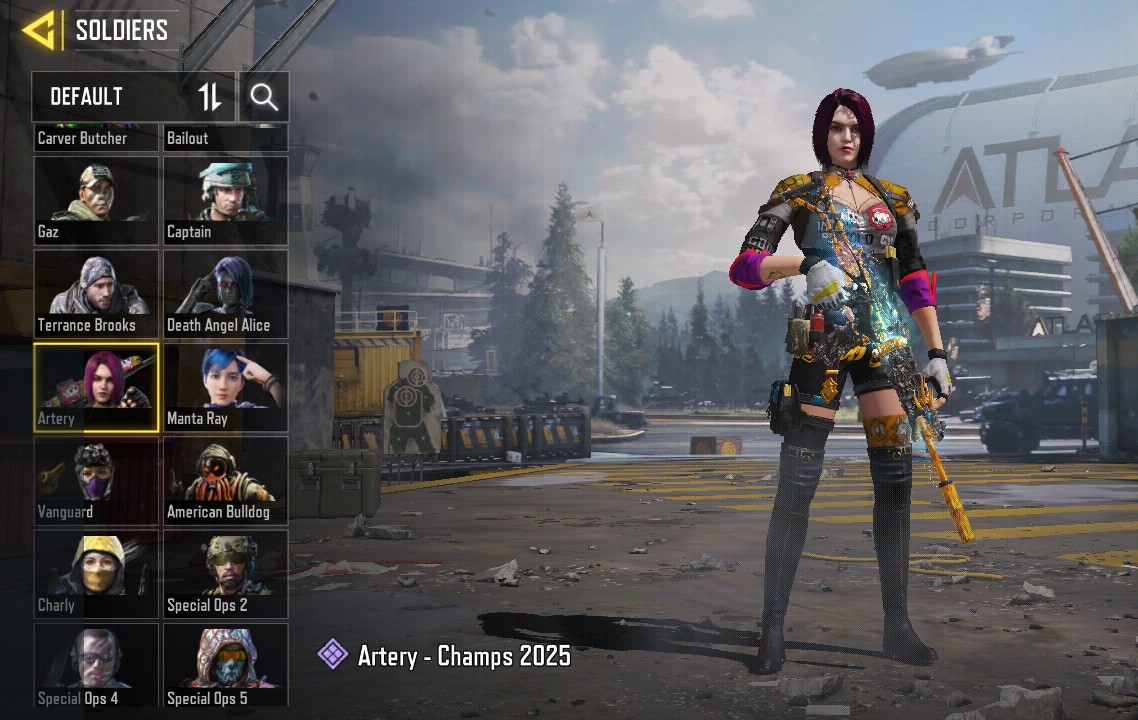Choose the Special Ops 2 soldier
This screenshot has height=720, width=1138.
(225, 573)
